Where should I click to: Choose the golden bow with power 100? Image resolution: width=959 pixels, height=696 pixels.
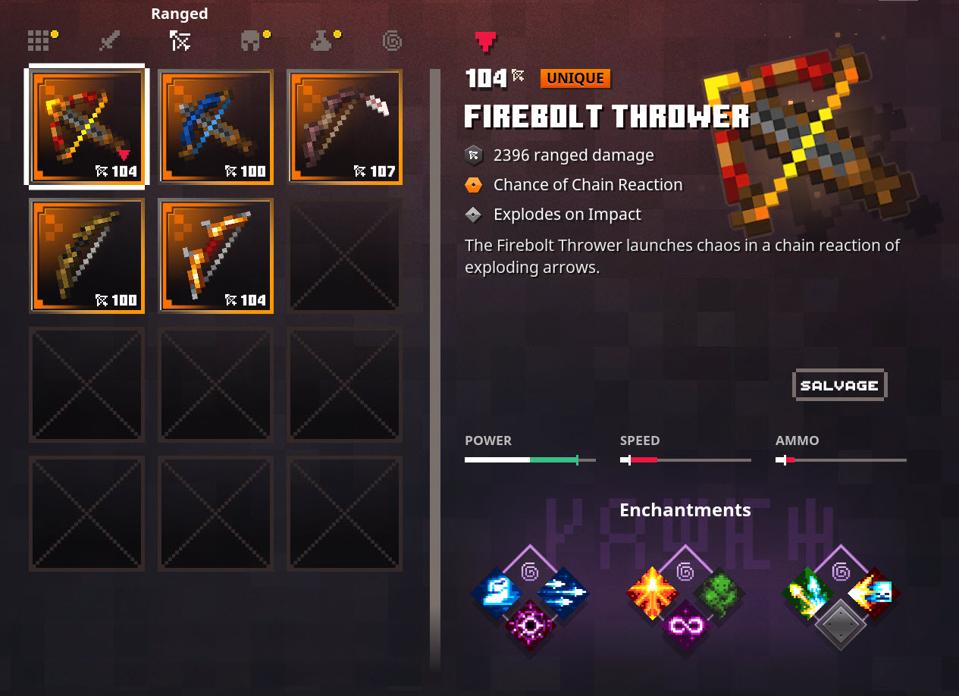point(86,255)
